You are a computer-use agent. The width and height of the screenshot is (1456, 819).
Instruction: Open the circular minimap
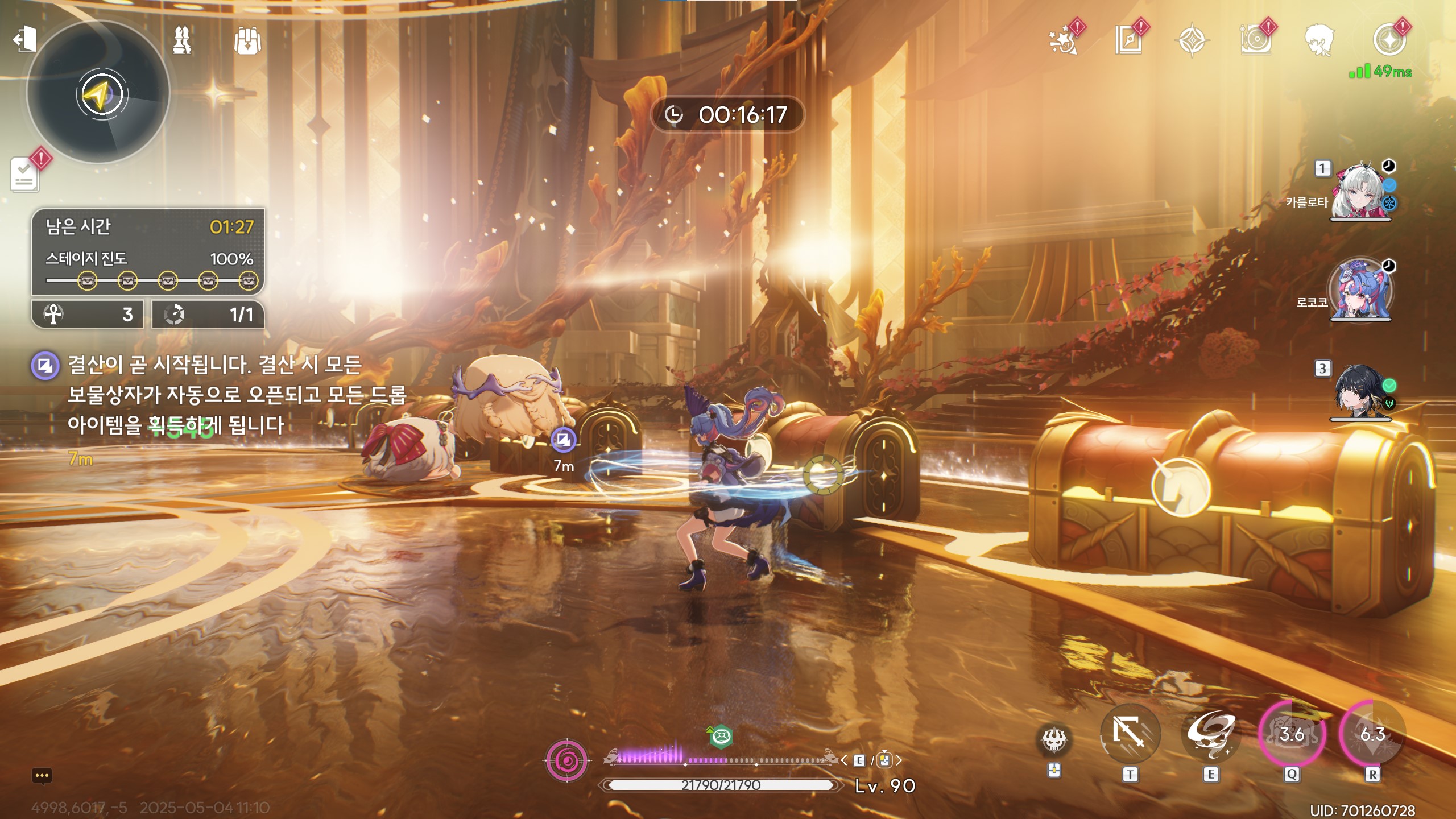[x=100, y=94]
